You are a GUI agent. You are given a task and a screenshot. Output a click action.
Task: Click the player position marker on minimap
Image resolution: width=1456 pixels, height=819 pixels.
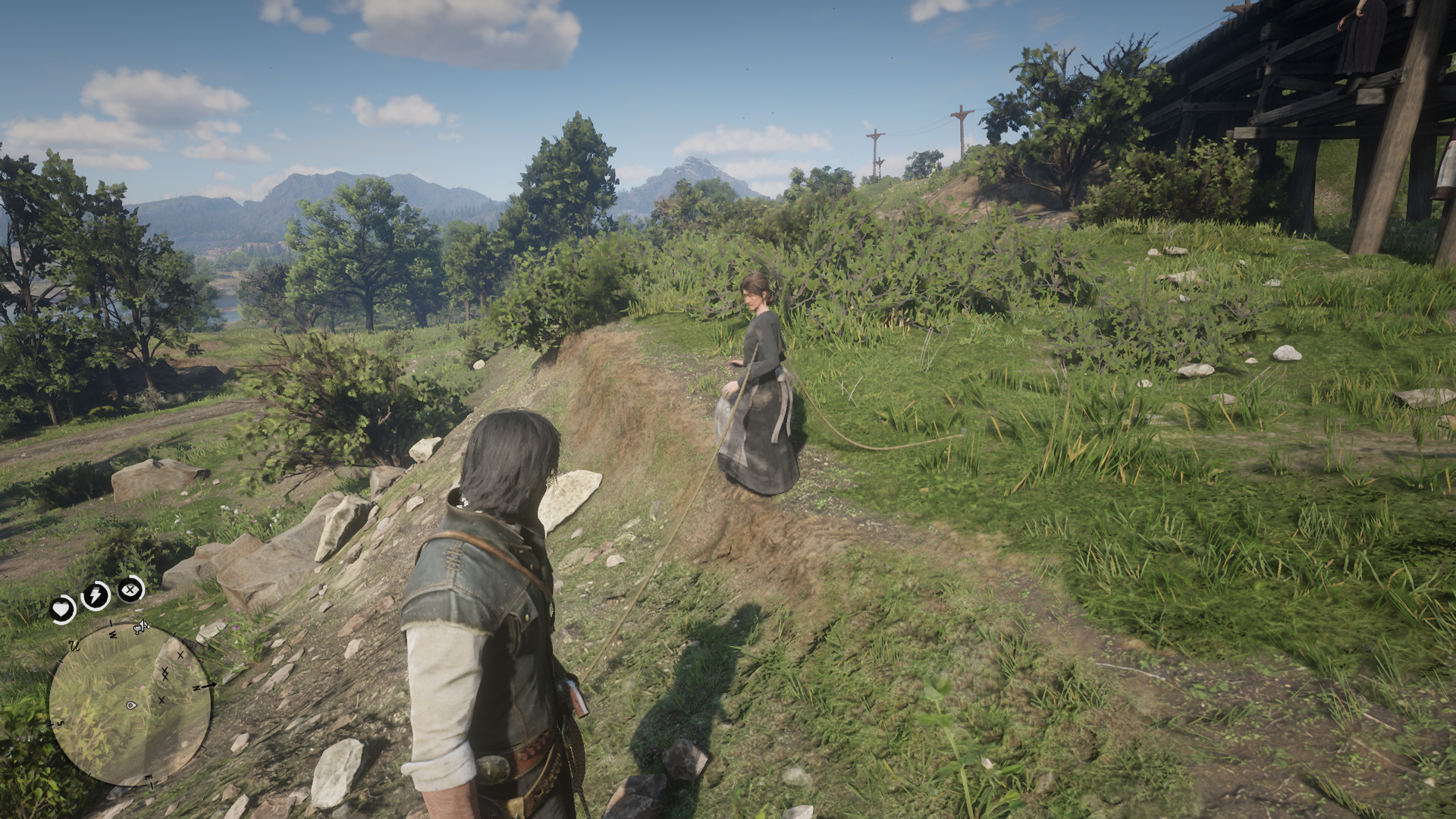(x=132, y=705)
